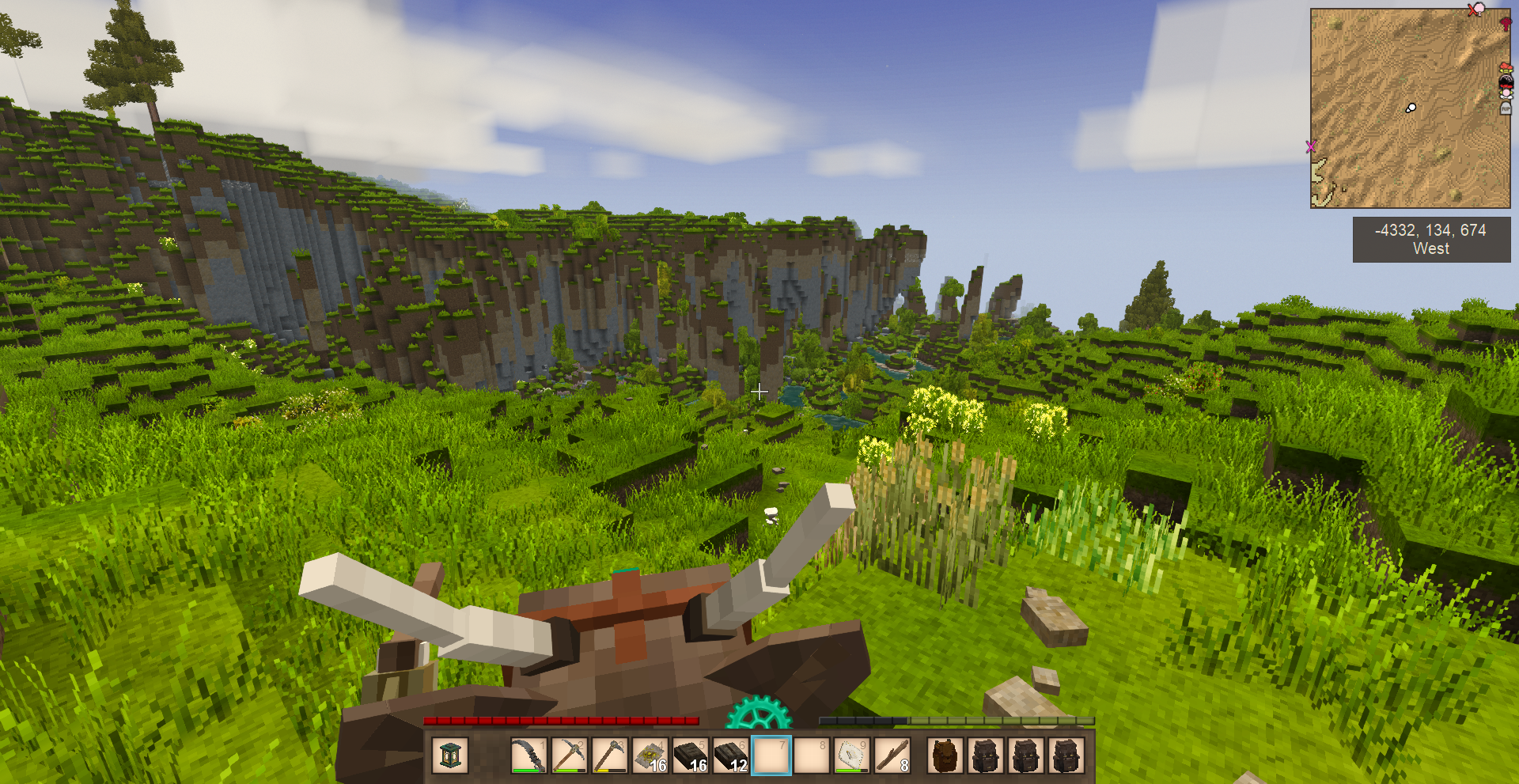Select the gravestone RIP marker on minimap
This screenshot has width=1519, height=784.
pyautogui.click(x=1506, y=109)
